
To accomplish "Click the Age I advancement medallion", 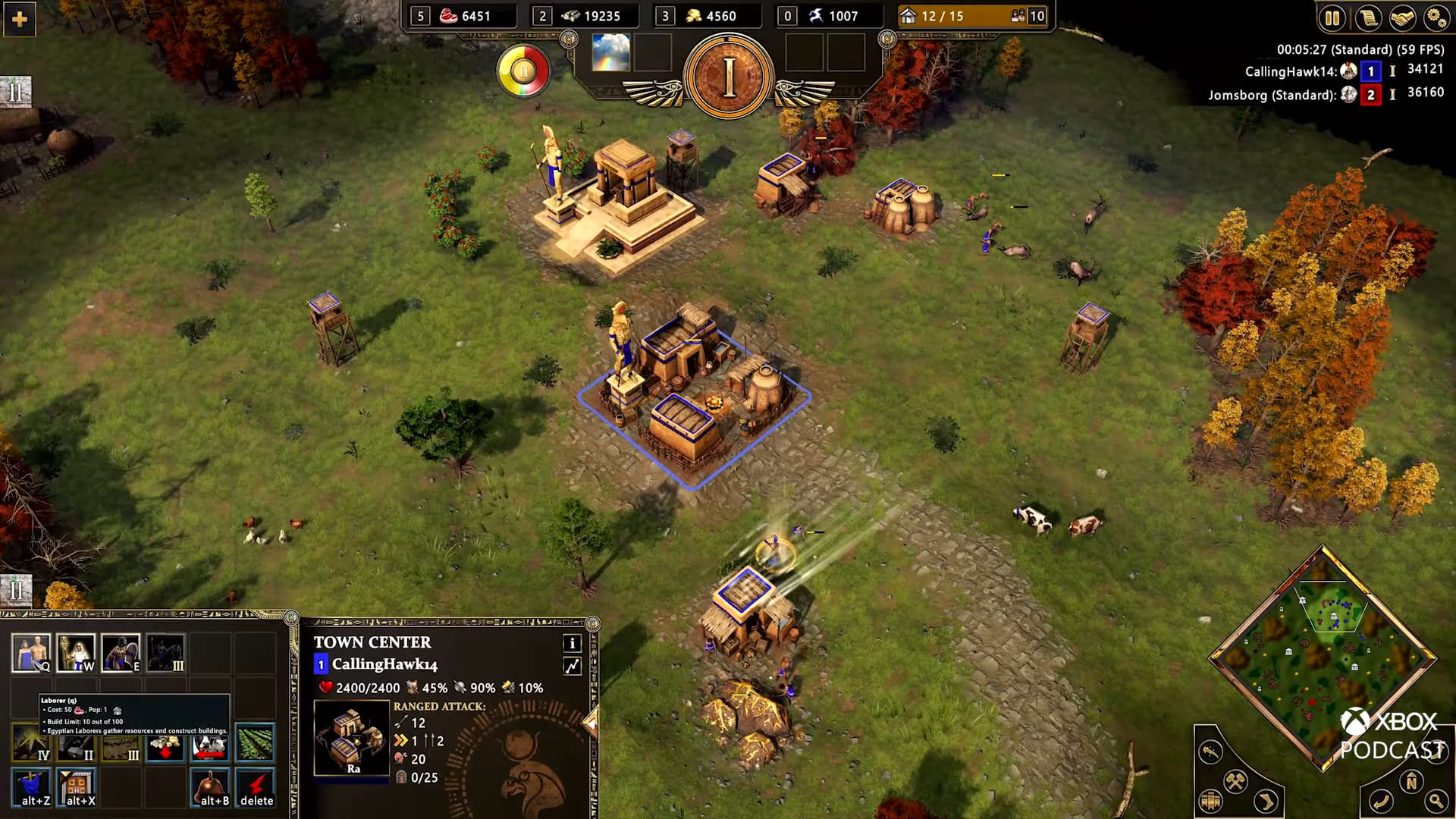I will 728,77.
